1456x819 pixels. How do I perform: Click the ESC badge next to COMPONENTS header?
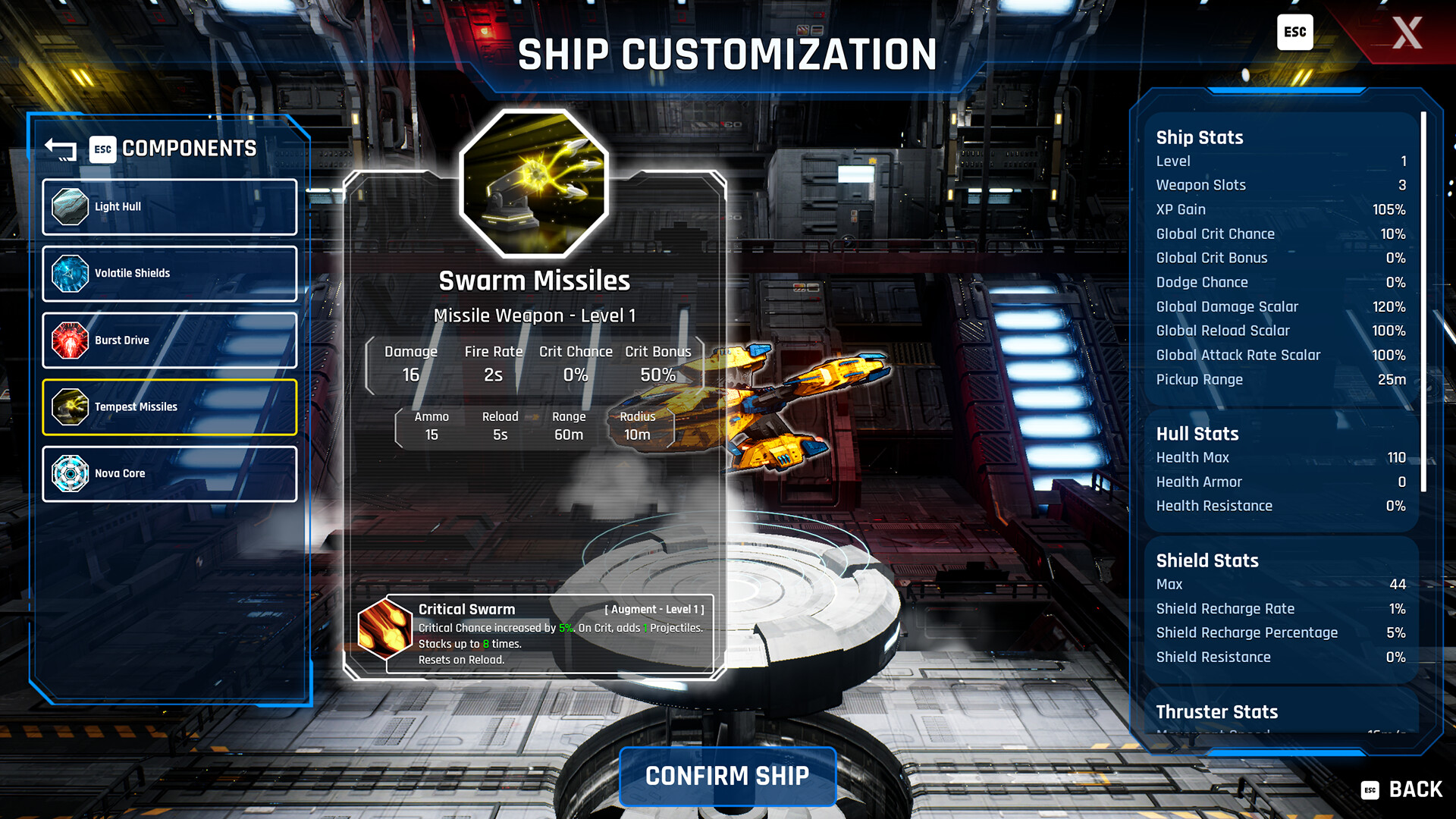pos(103,150)
